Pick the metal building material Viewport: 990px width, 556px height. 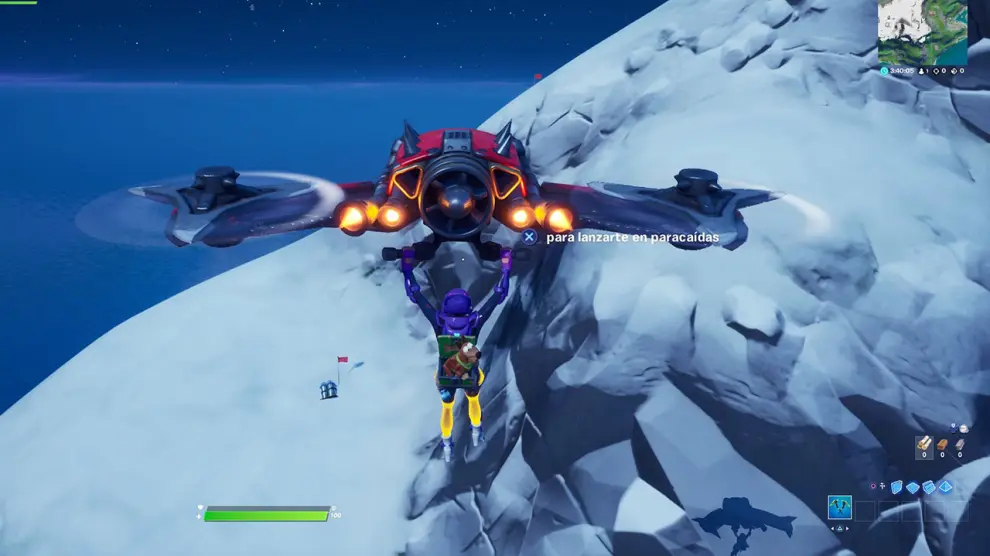click(x=960, y=443)
